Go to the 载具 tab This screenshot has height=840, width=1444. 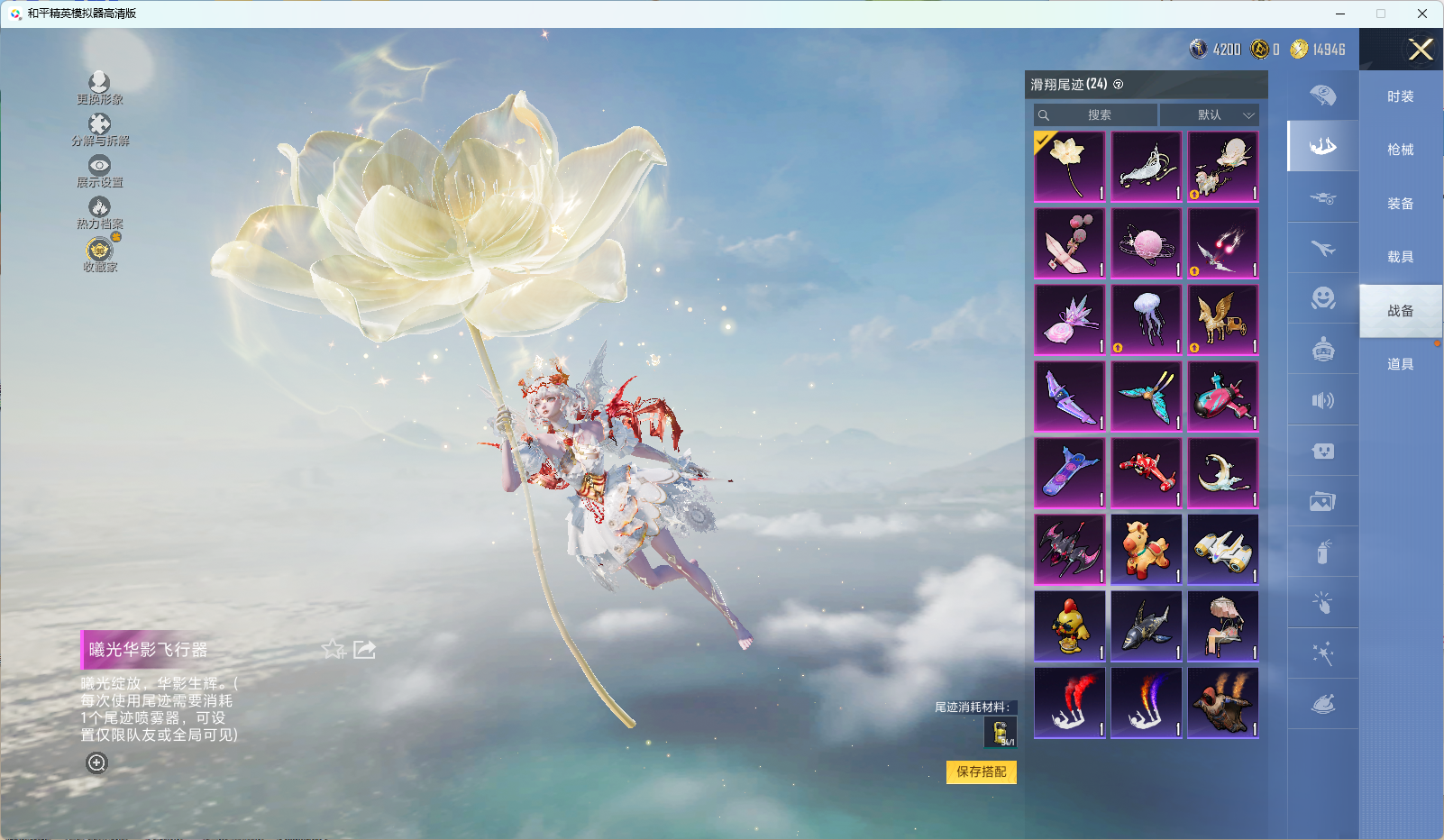tap(1400, 257)
